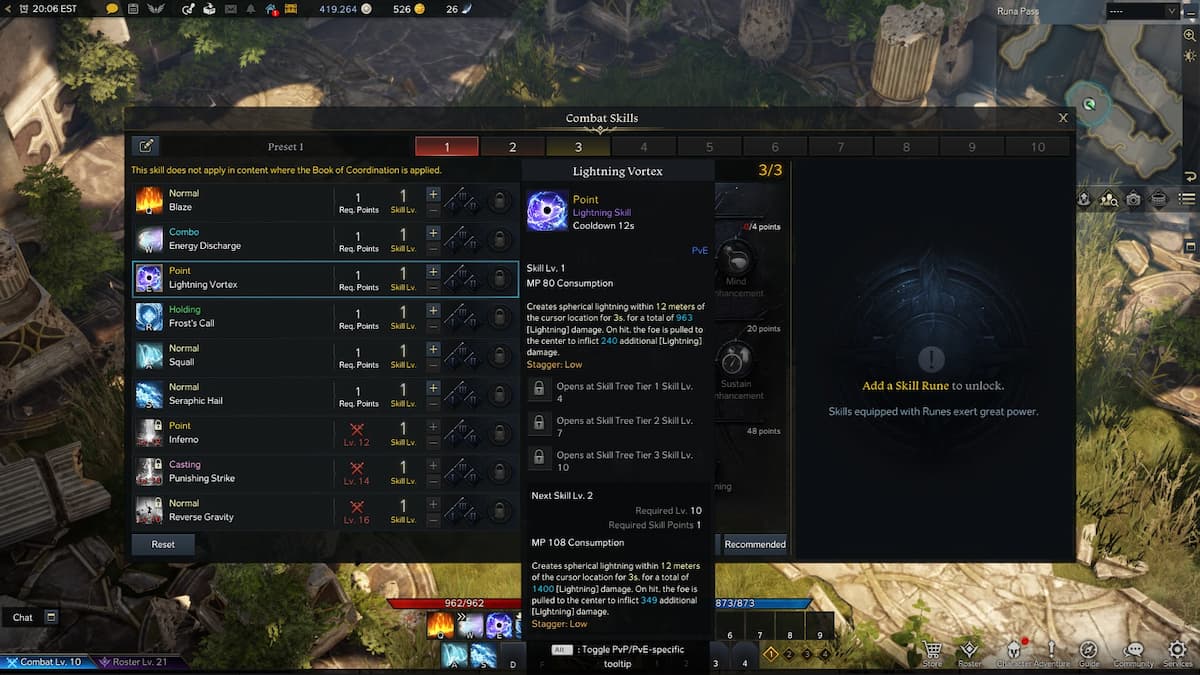Edit the Preset 1 name

tap(146, 147)
